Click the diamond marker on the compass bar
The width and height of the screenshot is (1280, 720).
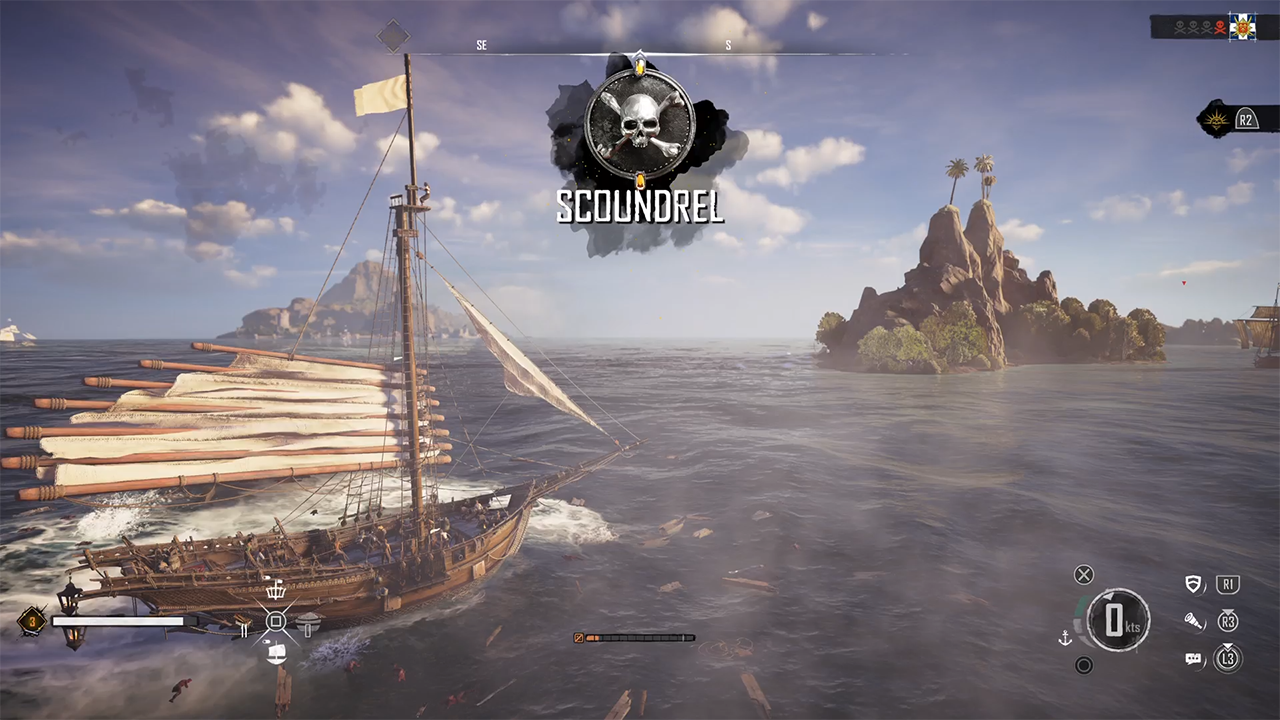point(393,37)
